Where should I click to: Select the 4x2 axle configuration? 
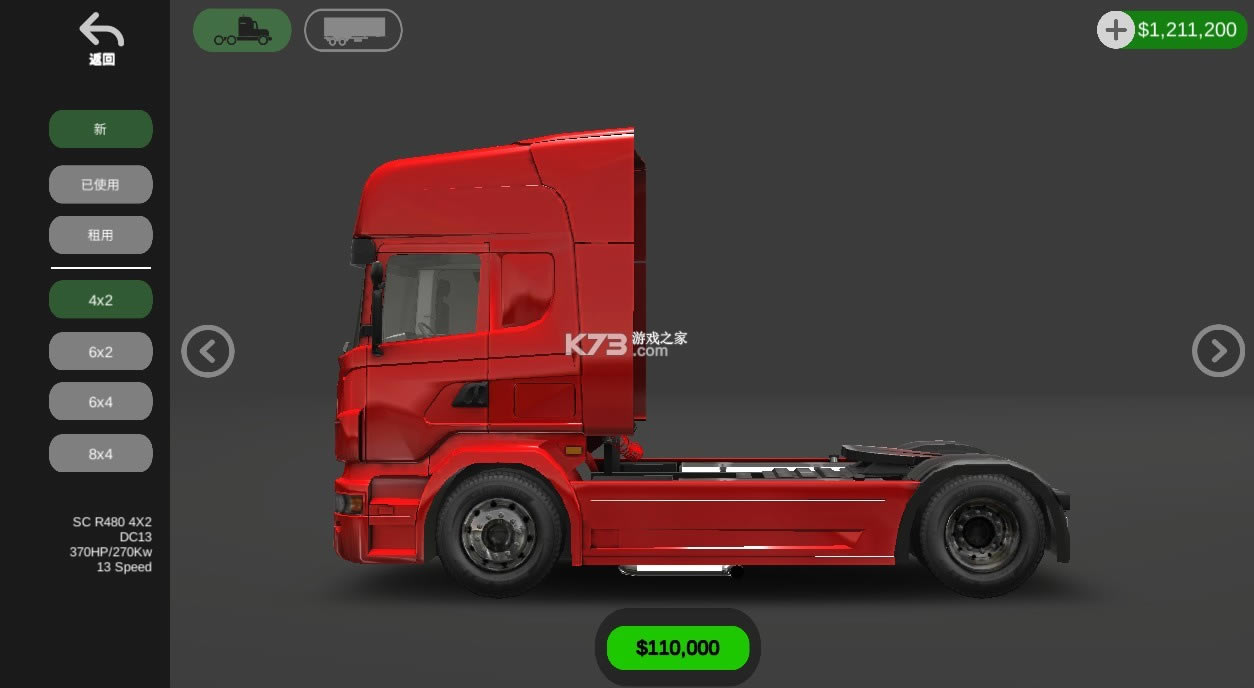point(101,300)
